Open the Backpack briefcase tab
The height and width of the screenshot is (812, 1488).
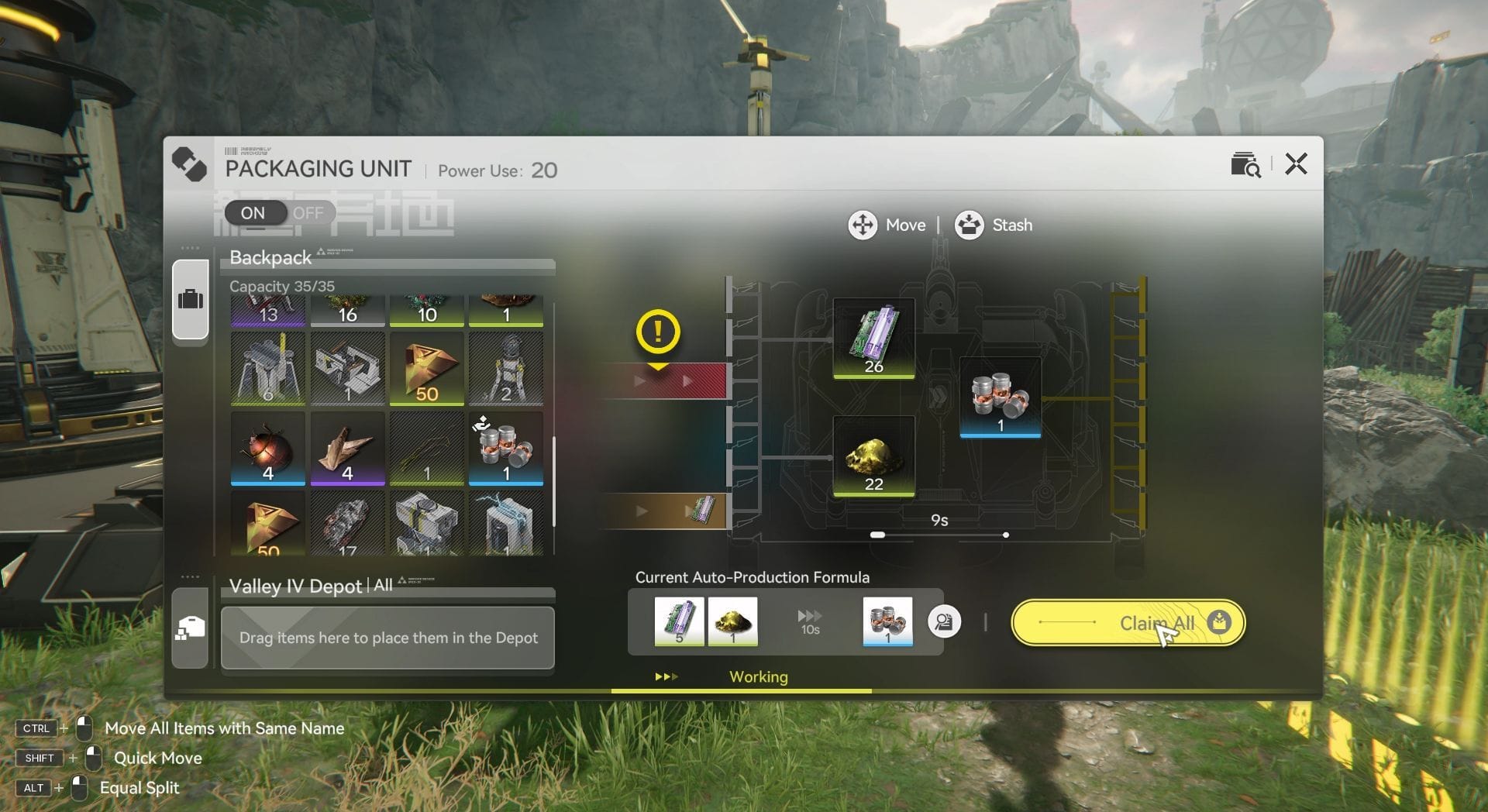point(191,299)
